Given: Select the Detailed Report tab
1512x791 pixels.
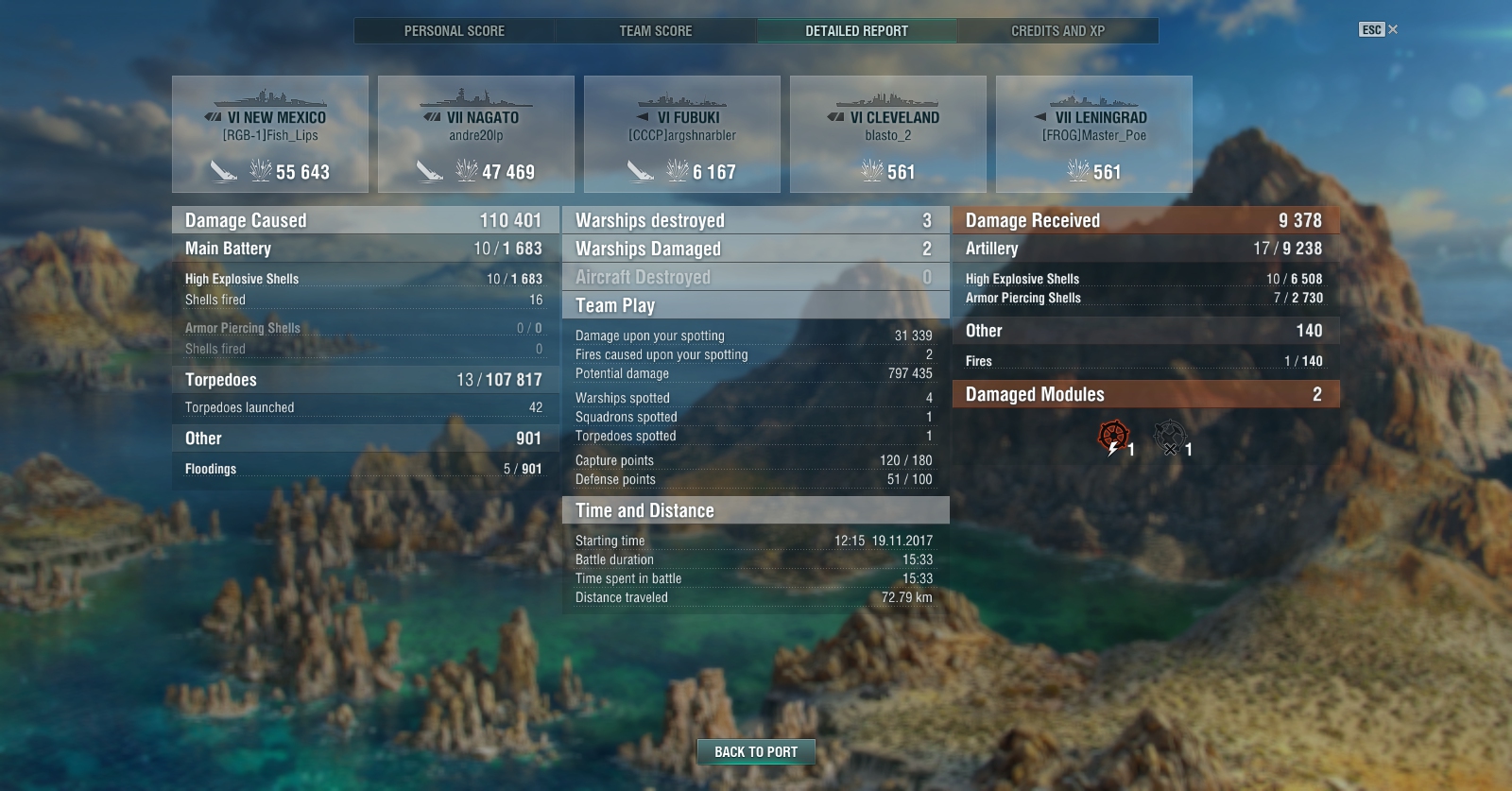Looking at the screenshot, I should tap(856, 31).
